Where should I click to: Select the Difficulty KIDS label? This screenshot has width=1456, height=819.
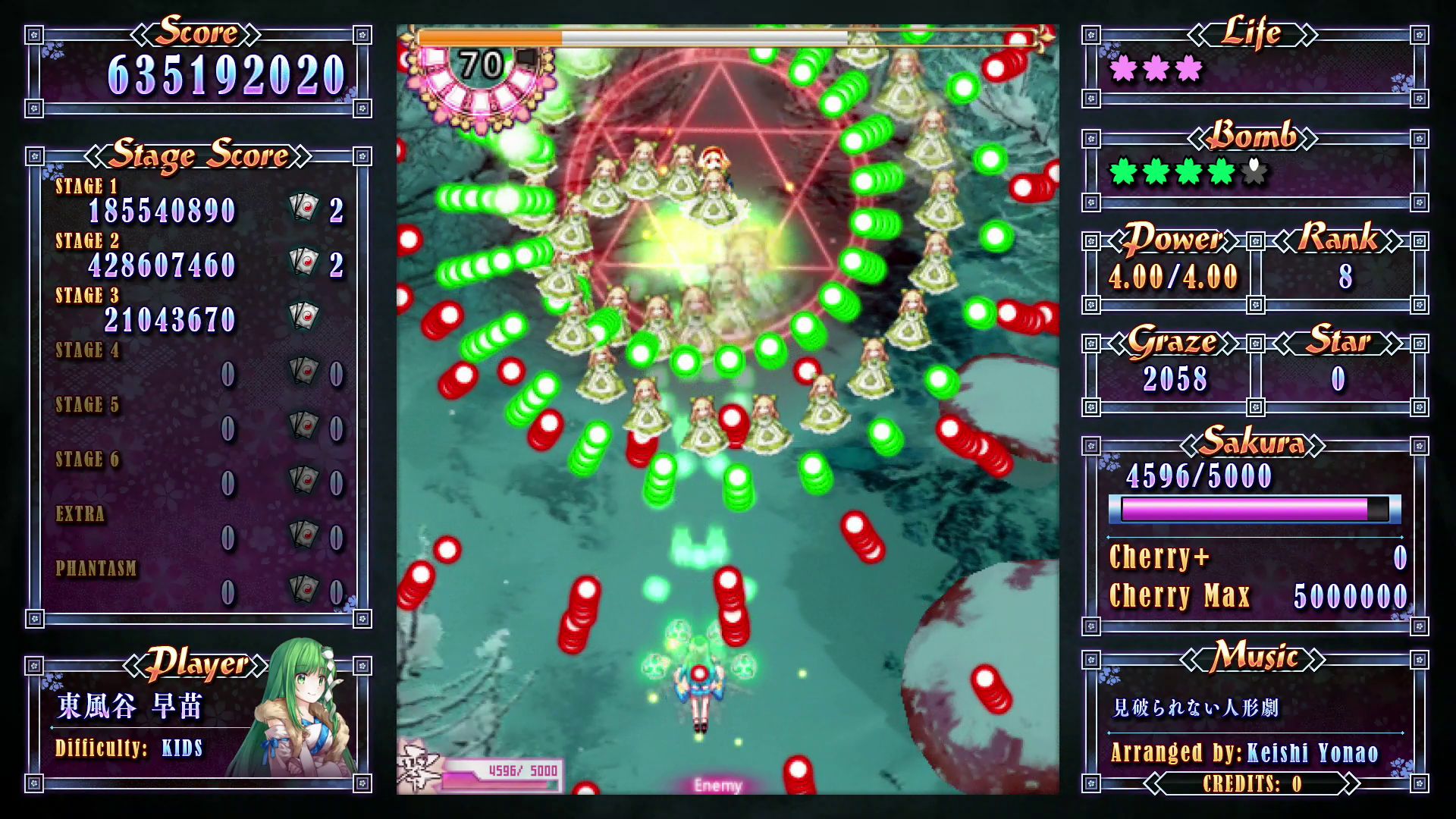(127, 747)
